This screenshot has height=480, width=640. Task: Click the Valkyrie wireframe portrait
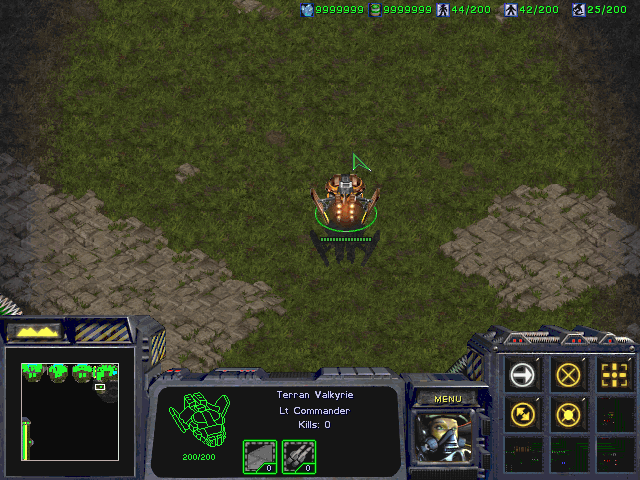point(199,420)
